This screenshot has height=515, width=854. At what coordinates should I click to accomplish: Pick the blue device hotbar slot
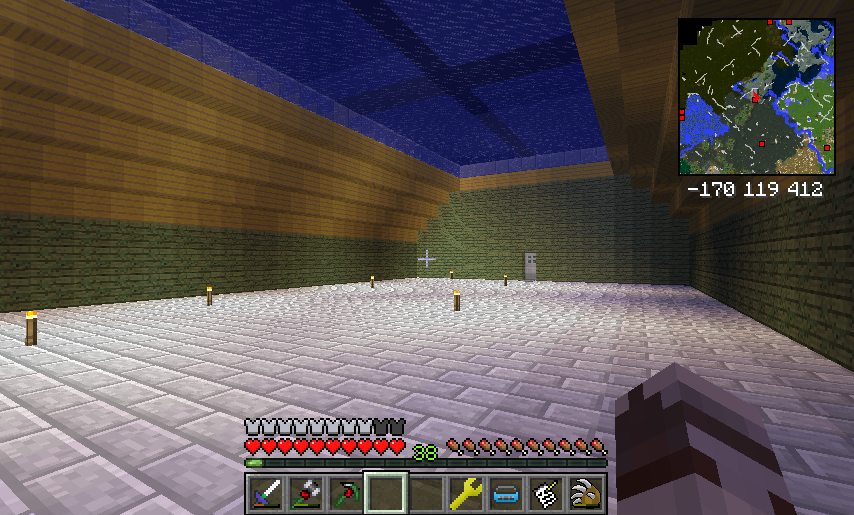[x=506, y=492]
